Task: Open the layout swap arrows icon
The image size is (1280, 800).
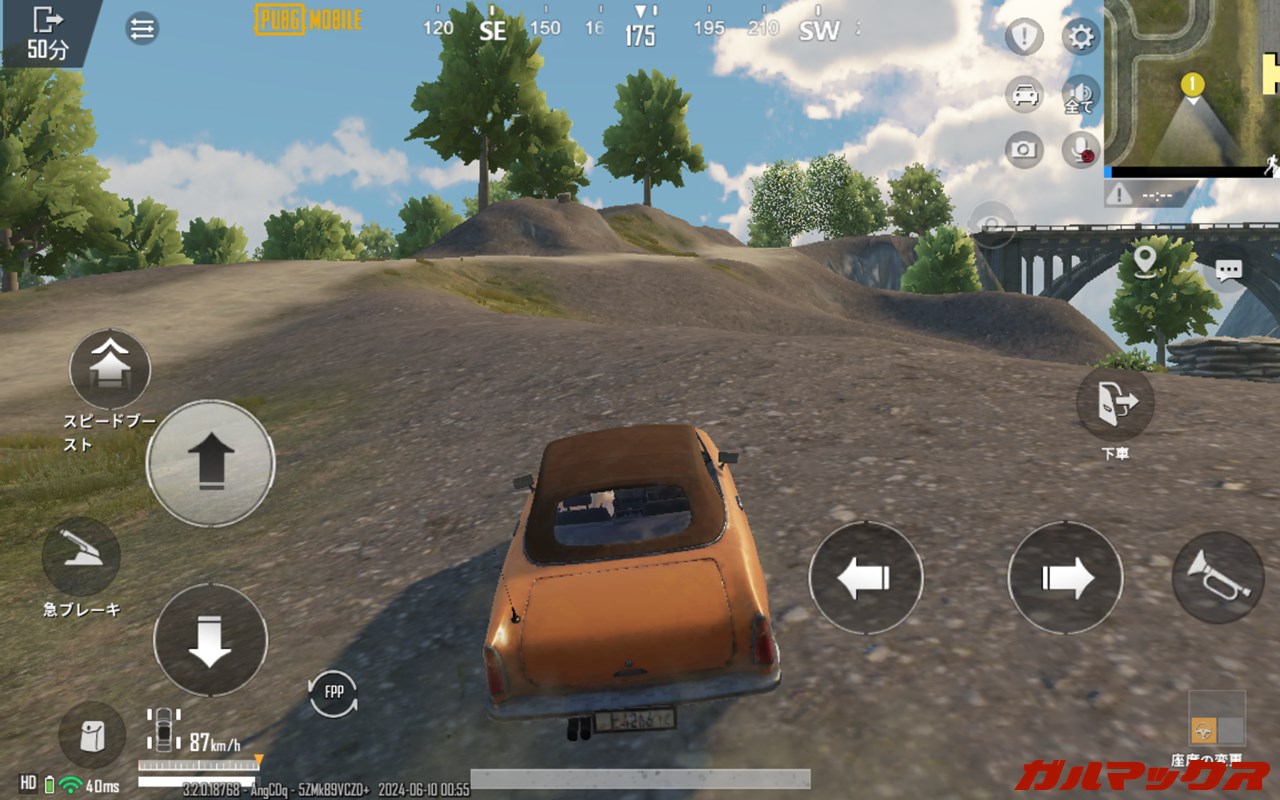Action: pyautogui.click(x=142, y=29)
